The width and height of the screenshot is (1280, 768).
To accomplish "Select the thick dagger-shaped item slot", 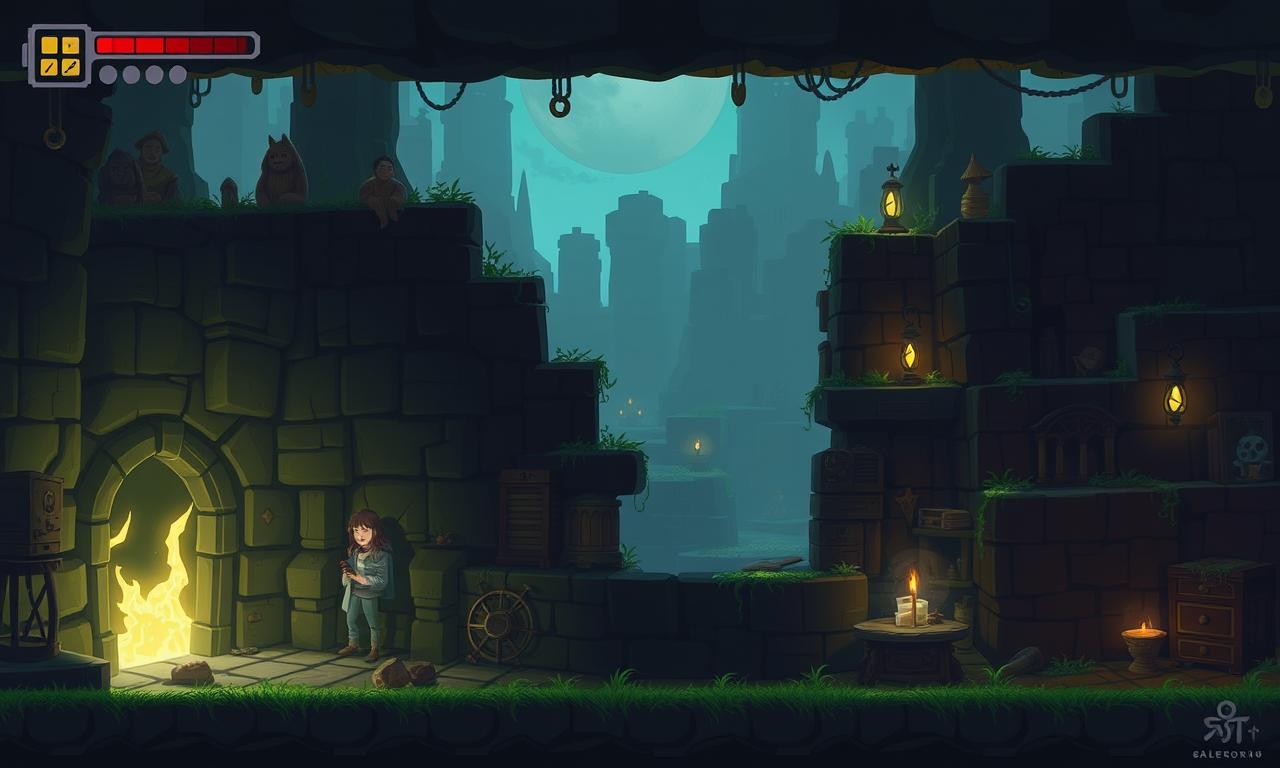I will (71, 67).
